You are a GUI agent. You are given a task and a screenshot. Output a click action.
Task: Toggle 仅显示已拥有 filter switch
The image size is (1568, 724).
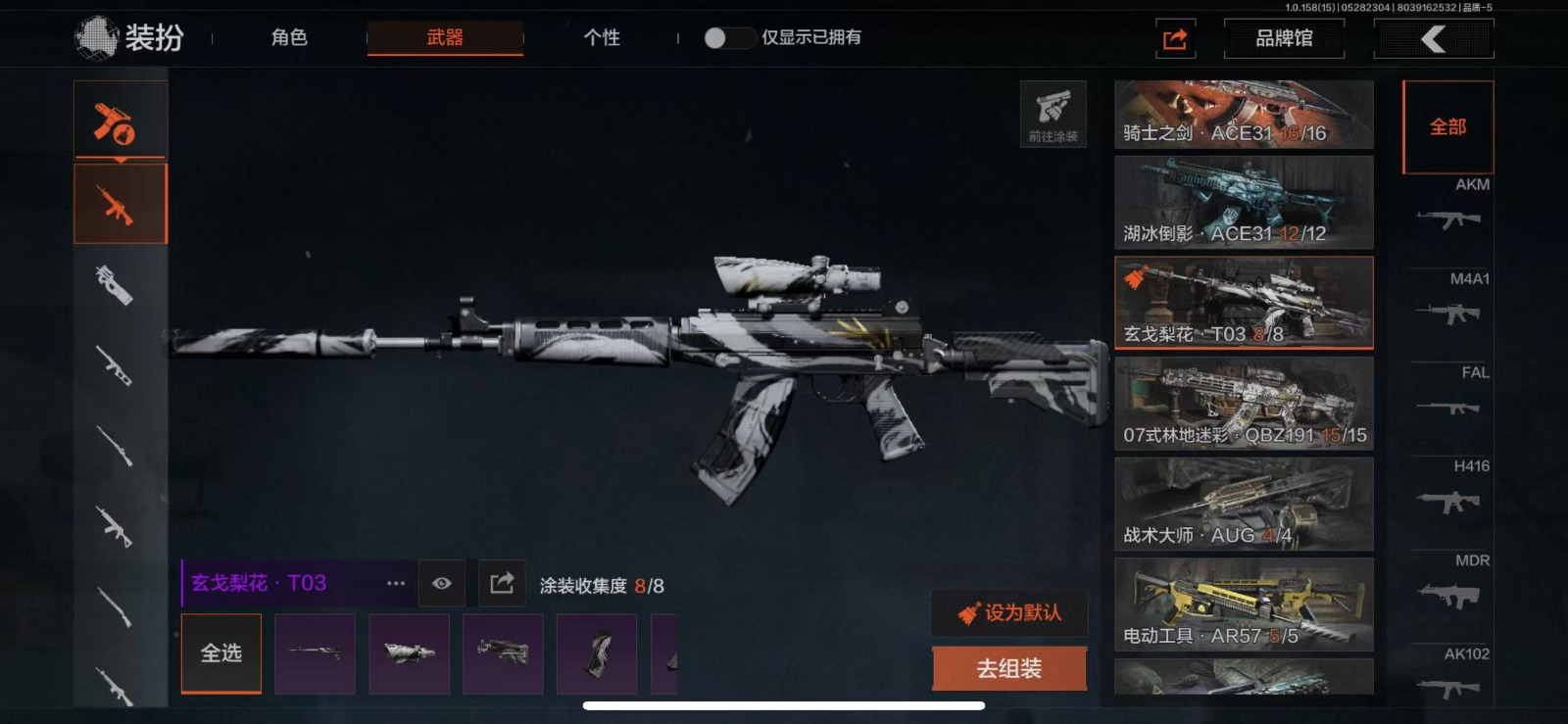(x=727, y=38)
